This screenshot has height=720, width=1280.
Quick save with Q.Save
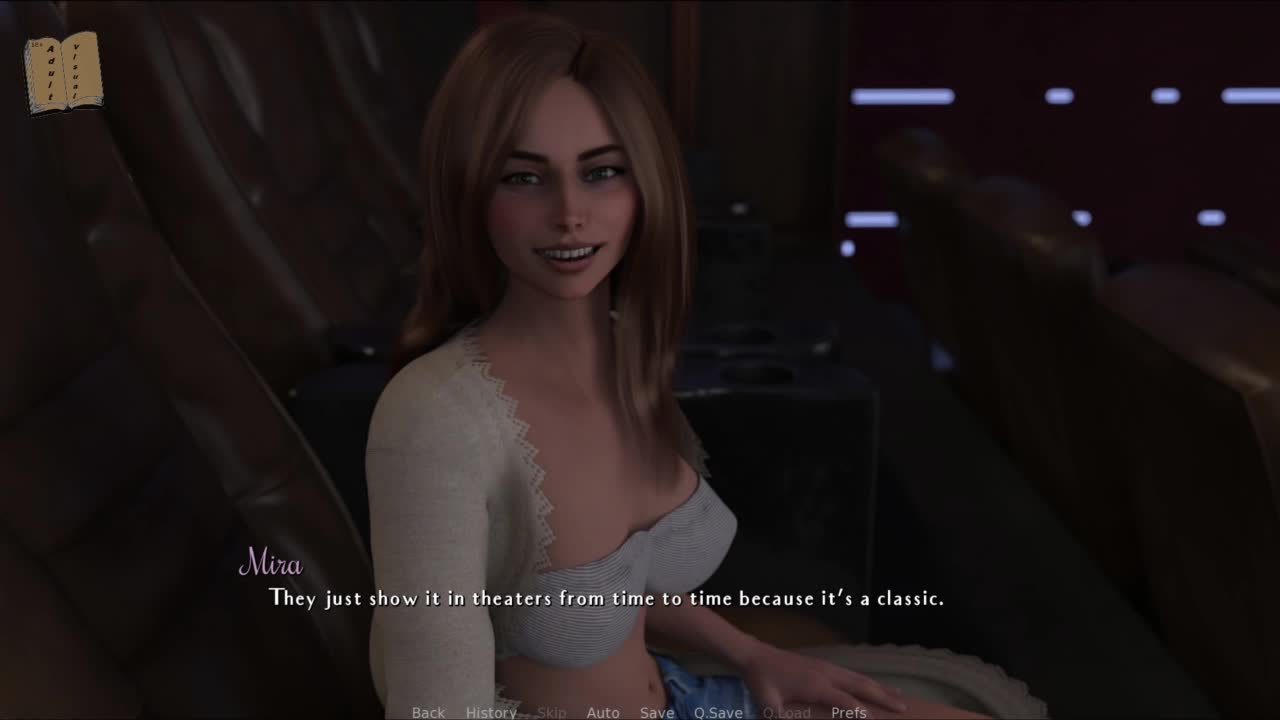[x=719, y=712]
